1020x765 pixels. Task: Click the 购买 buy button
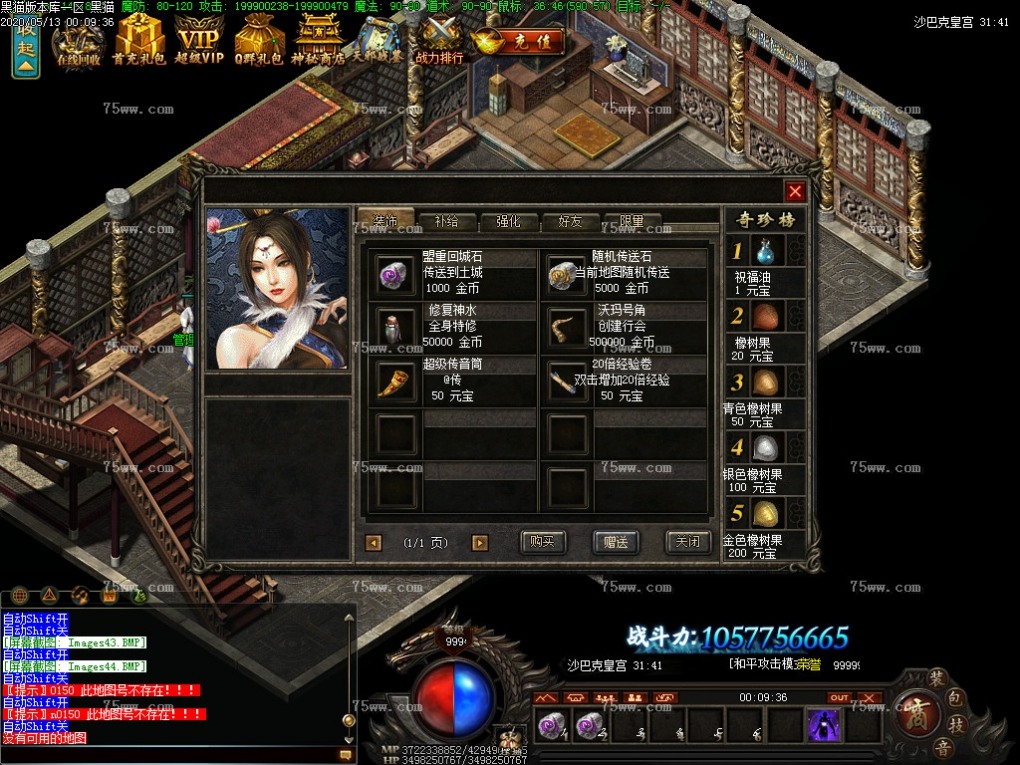click(x=543, y=542)
